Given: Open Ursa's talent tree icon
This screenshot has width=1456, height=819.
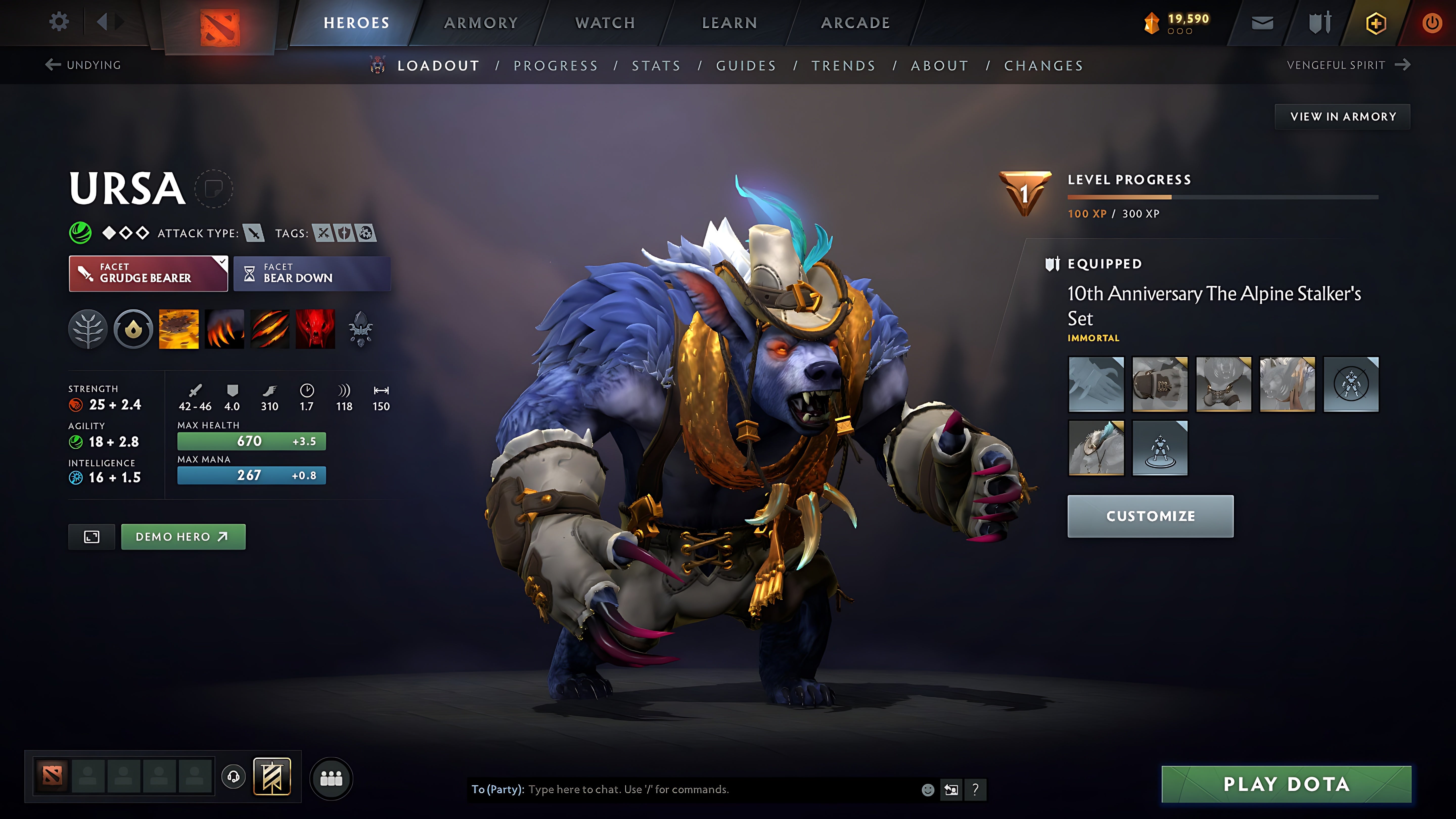Looking at the screenshot, I should pyautogui.click(x=88, y=330).
